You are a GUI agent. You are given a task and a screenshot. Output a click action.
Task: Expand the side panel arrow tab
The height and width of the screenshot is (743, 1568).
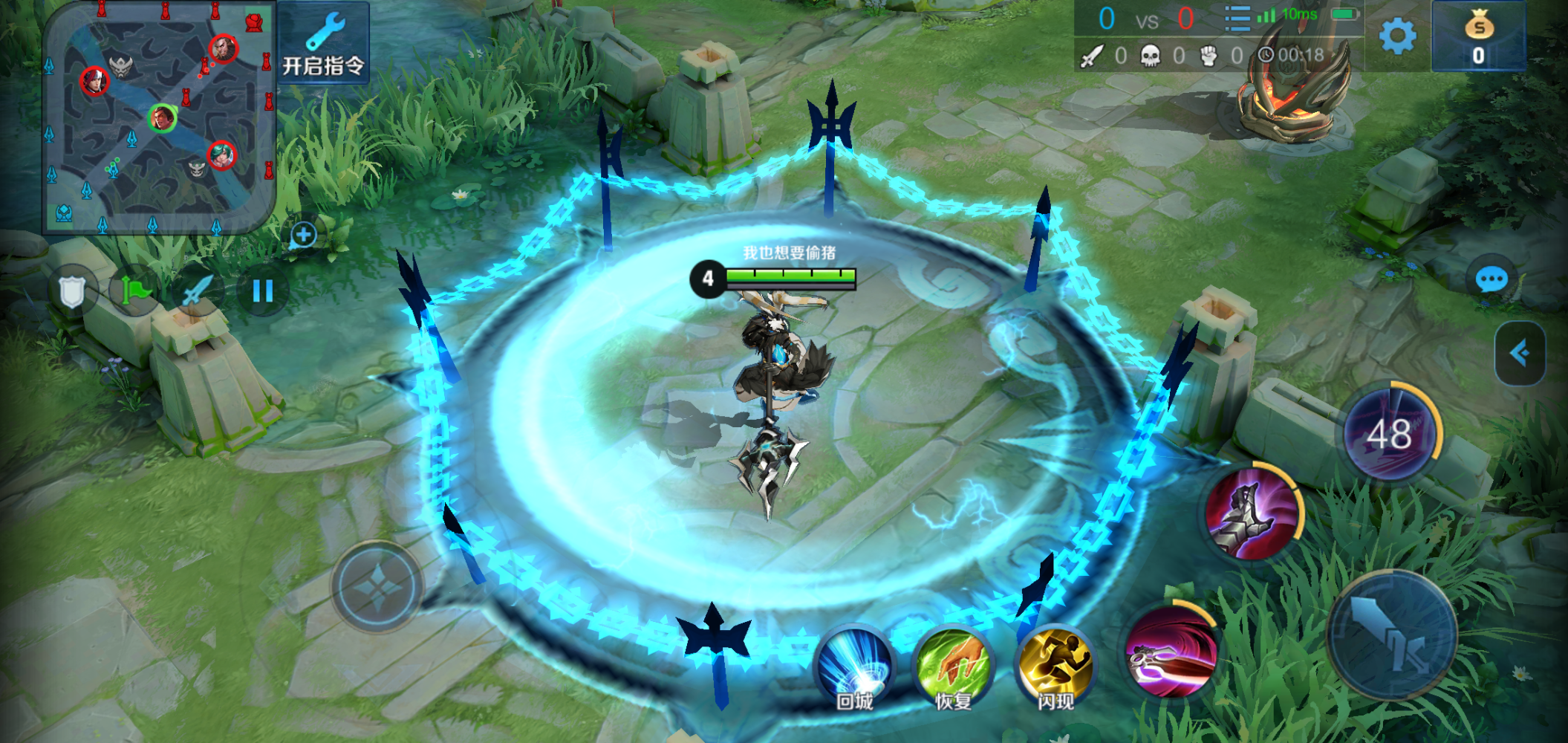[x=1520, y=353]
